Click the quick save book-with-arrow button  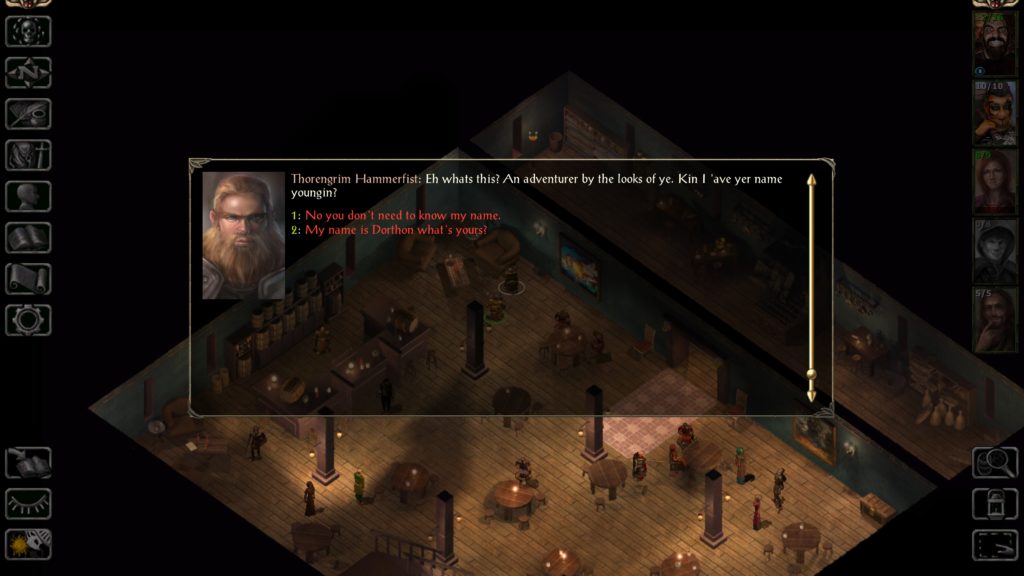(28, 462)
